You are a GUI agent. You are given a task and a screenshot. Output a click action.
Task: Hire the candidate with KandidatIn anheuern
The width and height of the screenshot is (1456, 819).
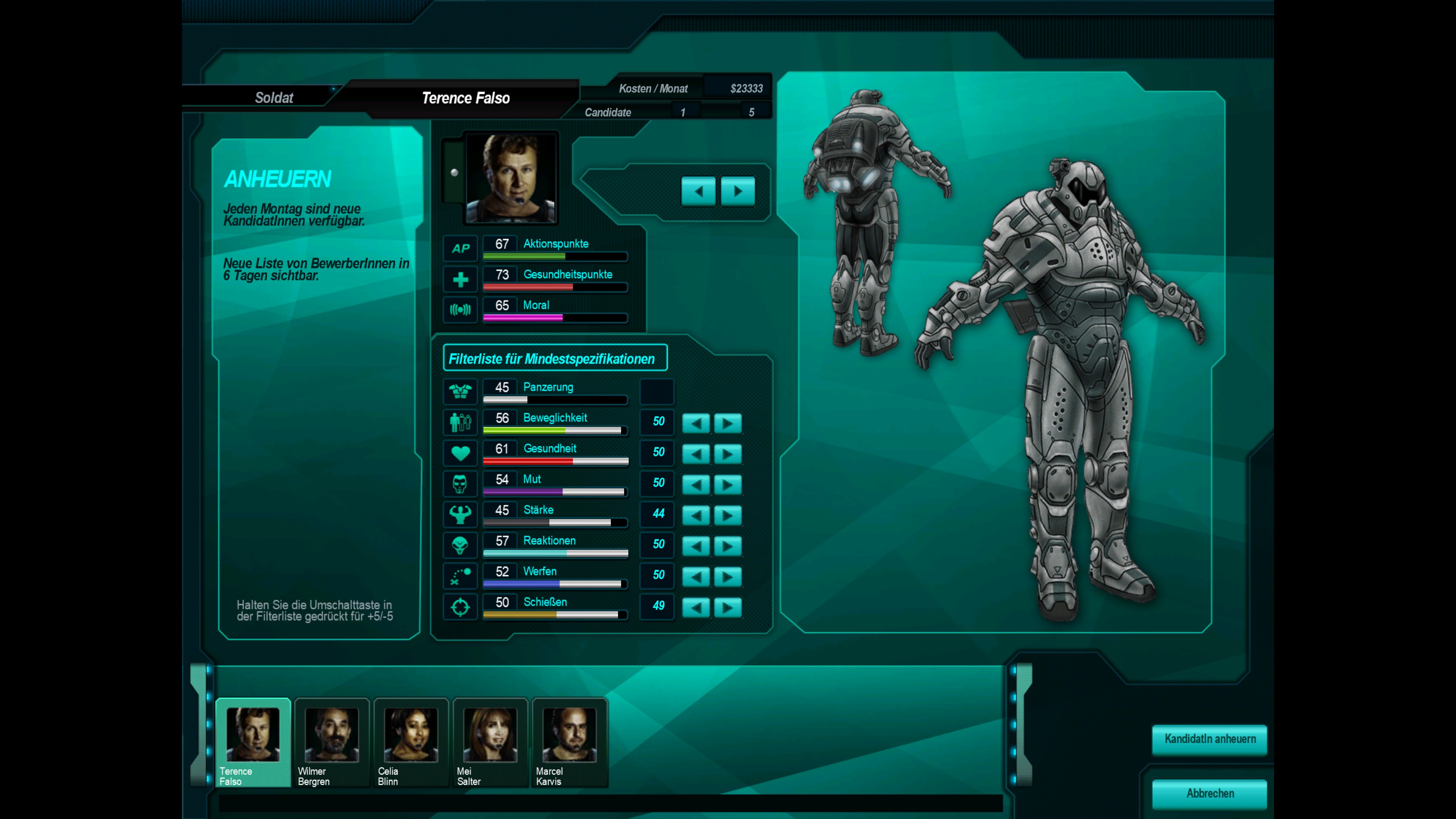click(x=1209, y=739)
